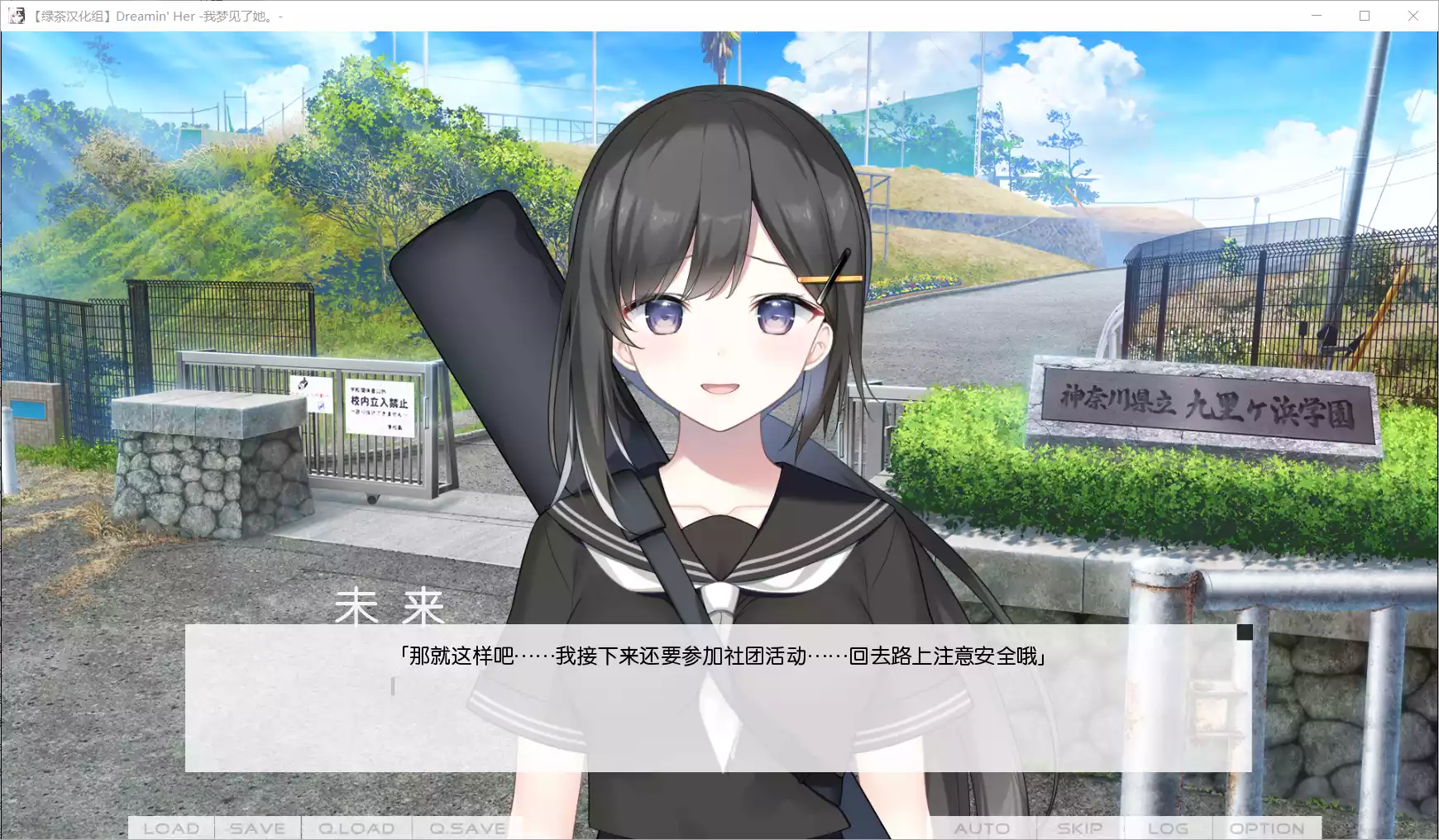The width and height of the screenshot is (1439, 840).
Task: Maximize the Dreamin' Her game window
Action: [x=1365, y=15]
